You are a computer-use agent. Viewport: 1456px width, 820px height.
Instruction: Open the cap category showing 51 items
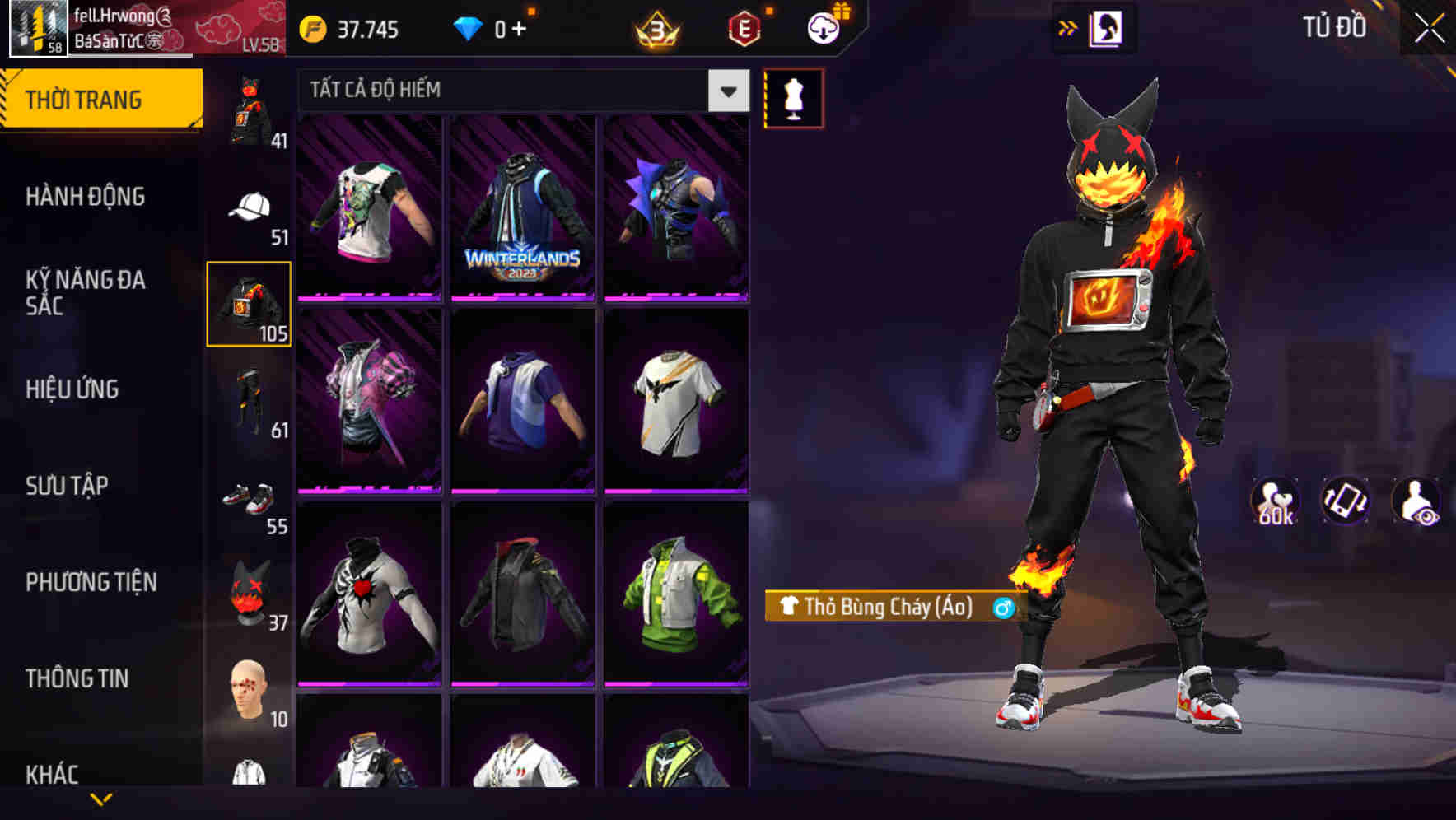[250, 208]
